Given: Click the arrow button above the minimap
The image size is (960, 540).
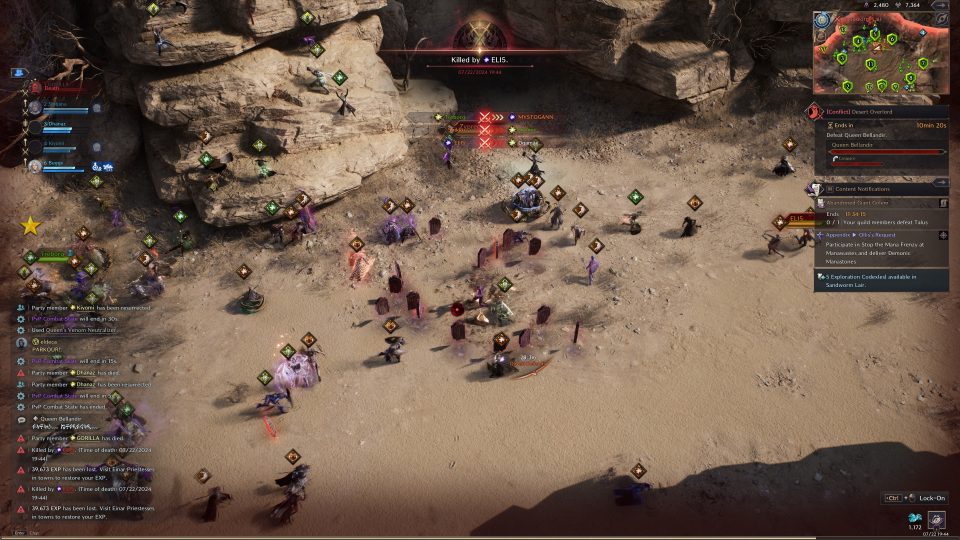Looking at the screenshot, I should click(941, 5).
